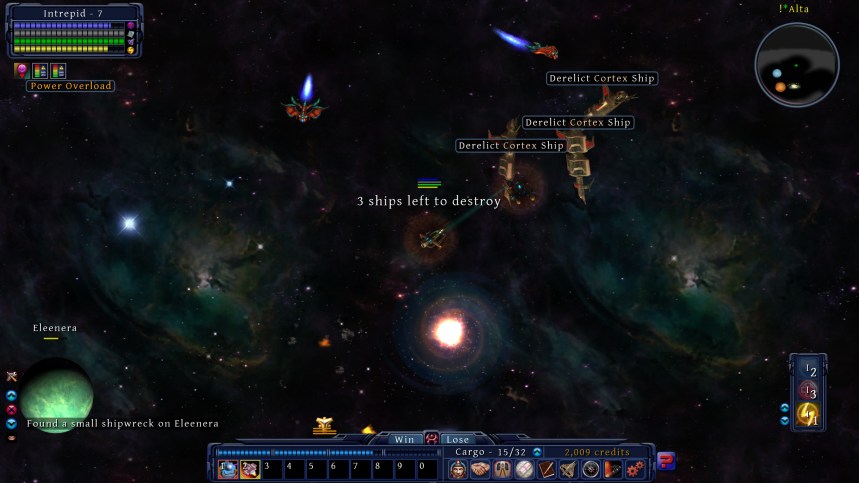This screenshot has width=859, height=483.
Task: Open the red question mark help button
Action: click(x=666, y=461)
